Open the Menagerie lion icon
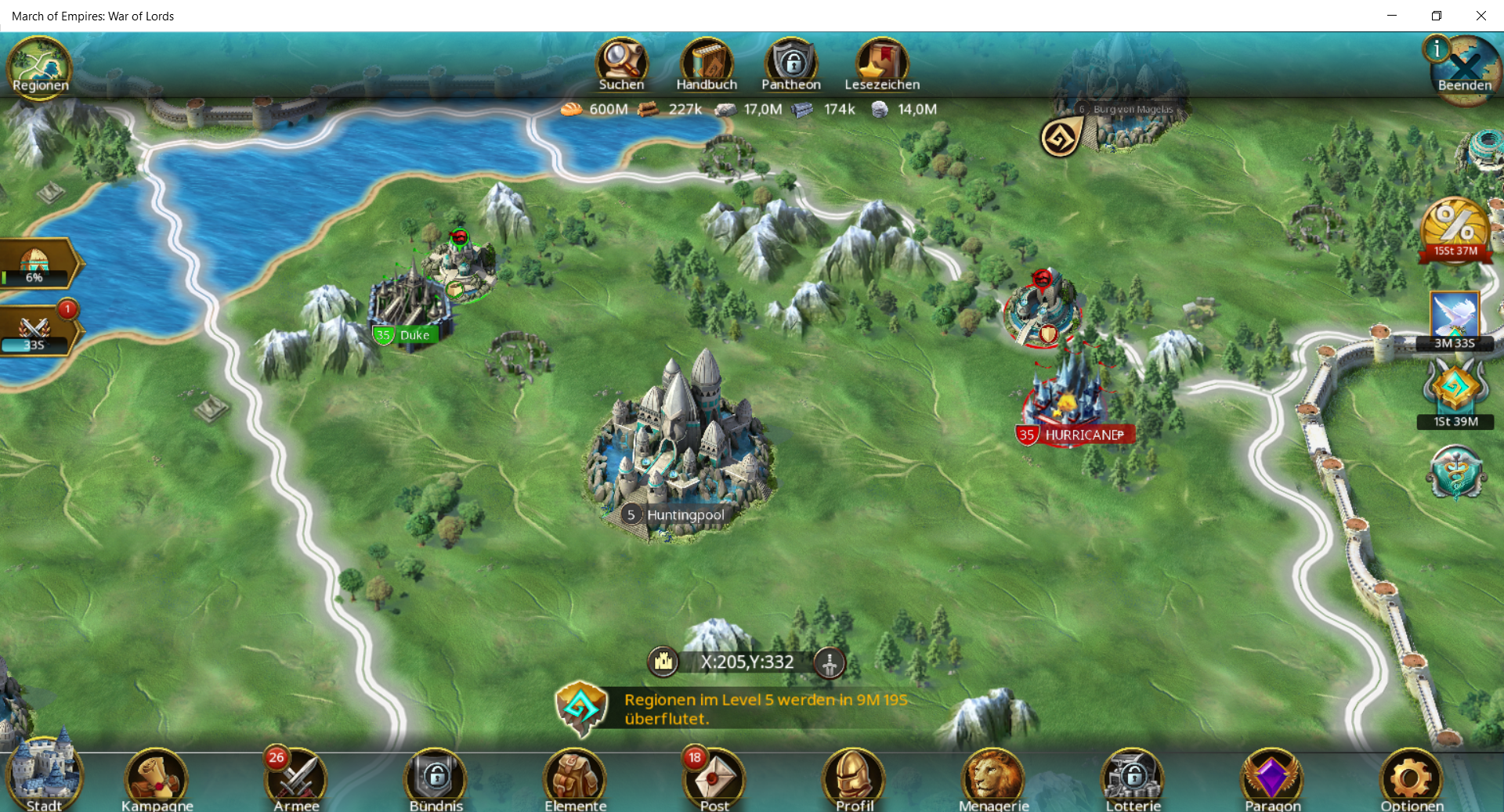Screen dimensions: 1504x812 click(993, 780)
